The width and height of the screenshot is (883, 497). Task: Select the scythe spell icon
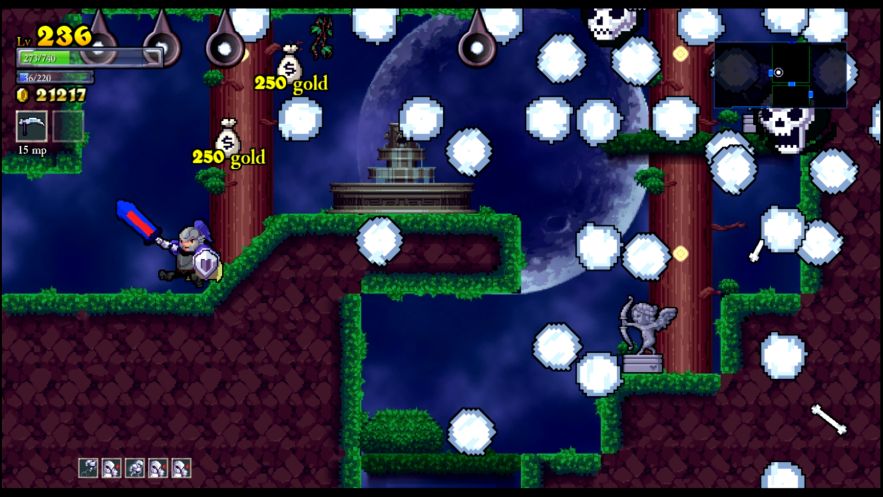click(32, 125)
